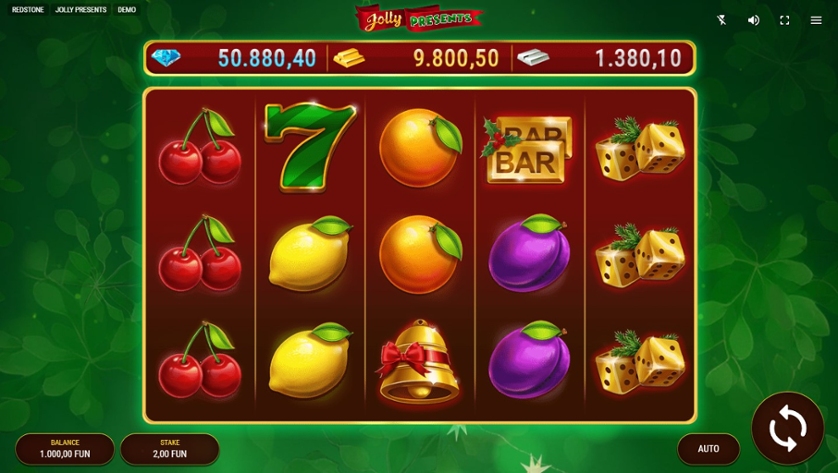Toggle fullscreen mode
Screen dimensions: 838x473
(785, 20)
